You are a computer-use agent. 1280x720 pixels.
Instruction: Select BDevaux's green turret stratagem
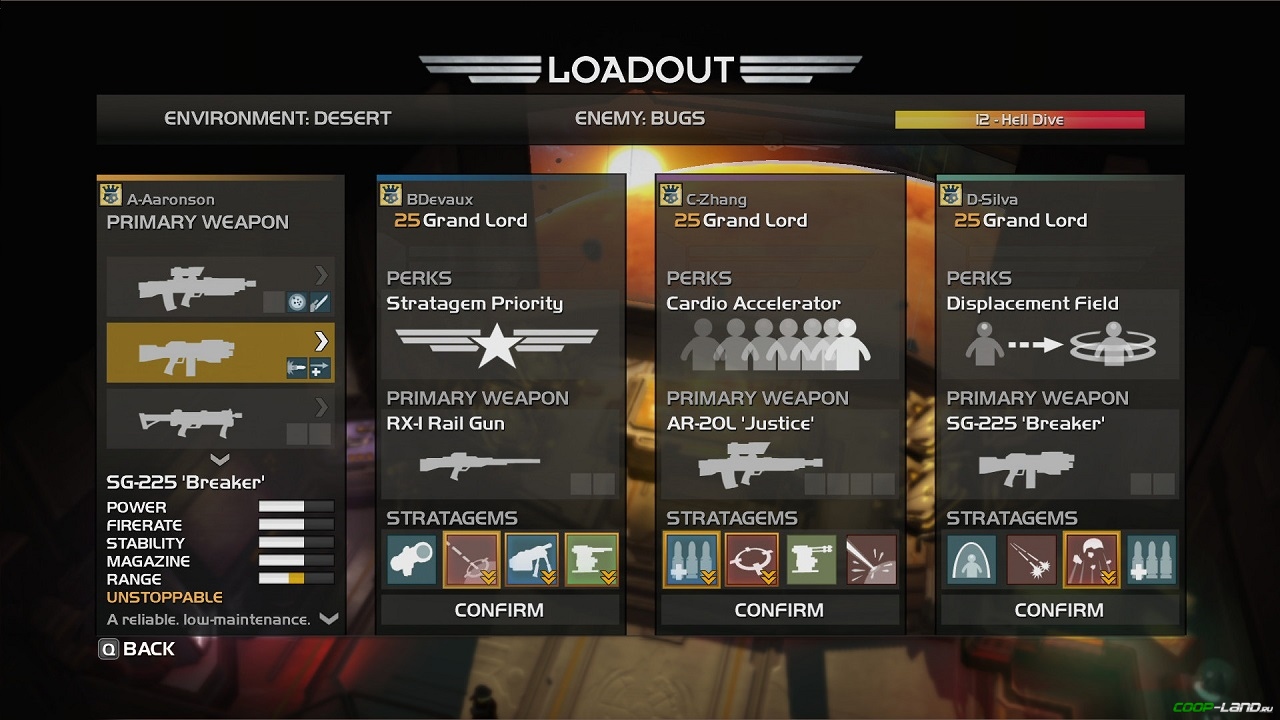coord(592,559)
